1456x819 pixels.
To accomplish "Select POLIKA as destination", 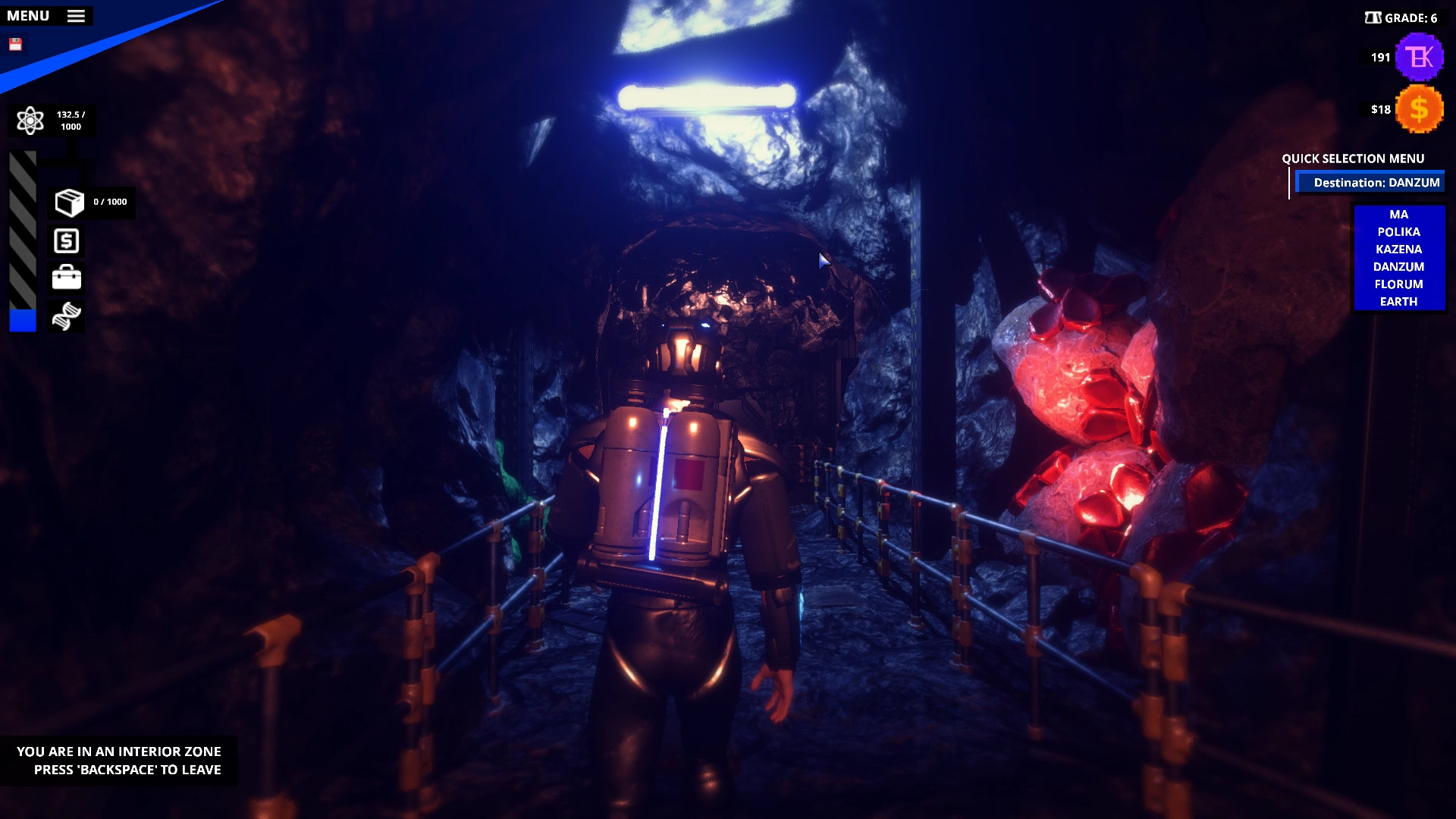I will point(1399,232).
